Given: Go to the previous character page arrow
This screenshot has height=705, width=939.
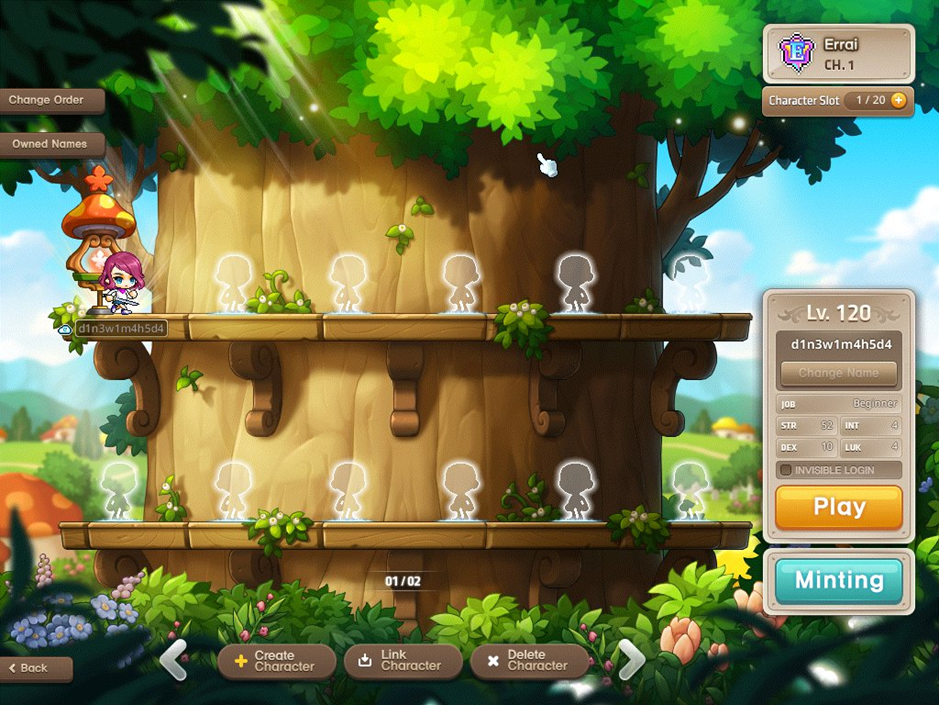Looking at the screenshot, I should tap(173, 659).
